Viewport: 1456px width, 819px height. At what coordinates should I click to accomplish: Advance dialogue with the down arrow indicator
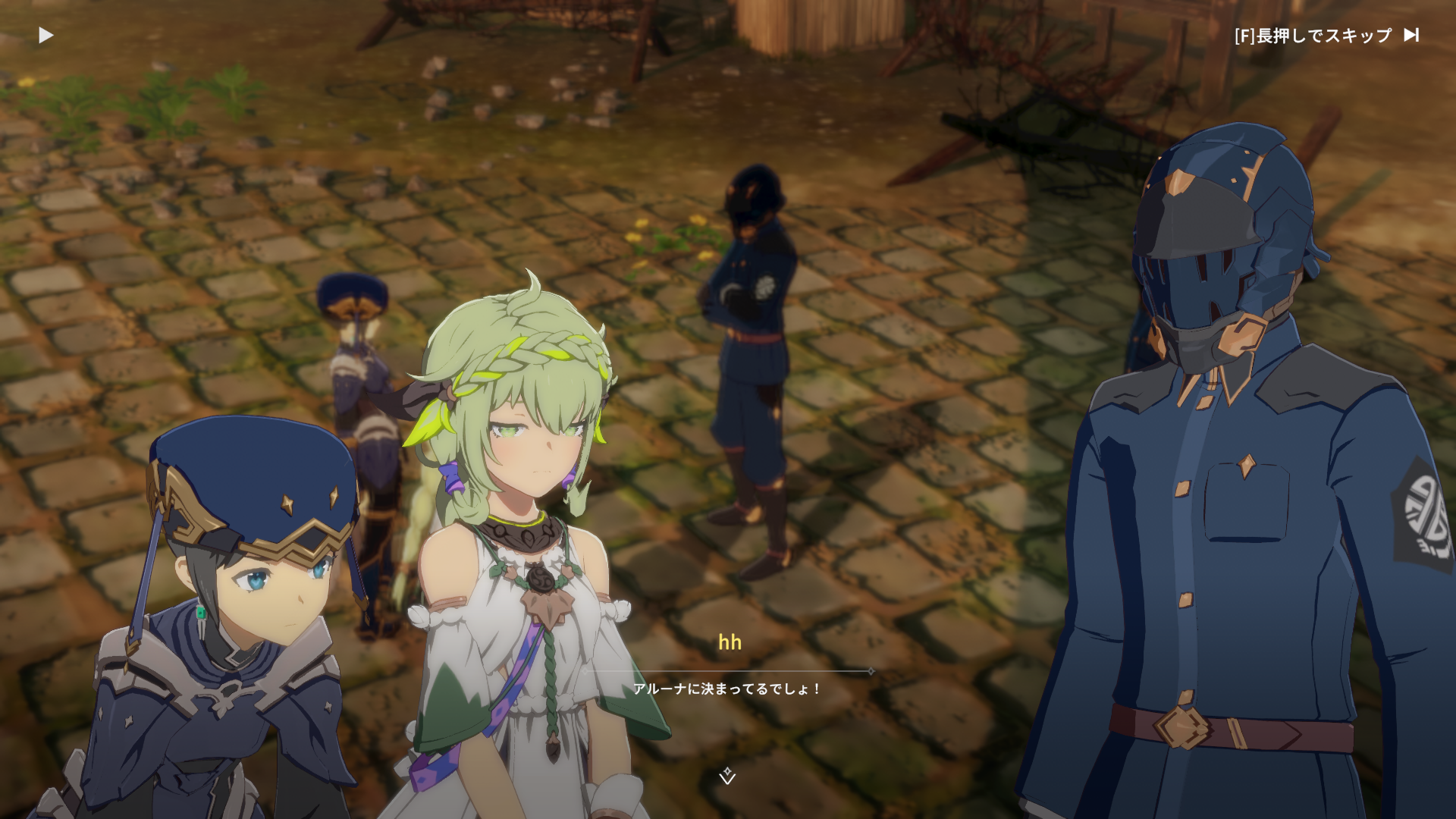pyautogui.click(x=727, y=776)
